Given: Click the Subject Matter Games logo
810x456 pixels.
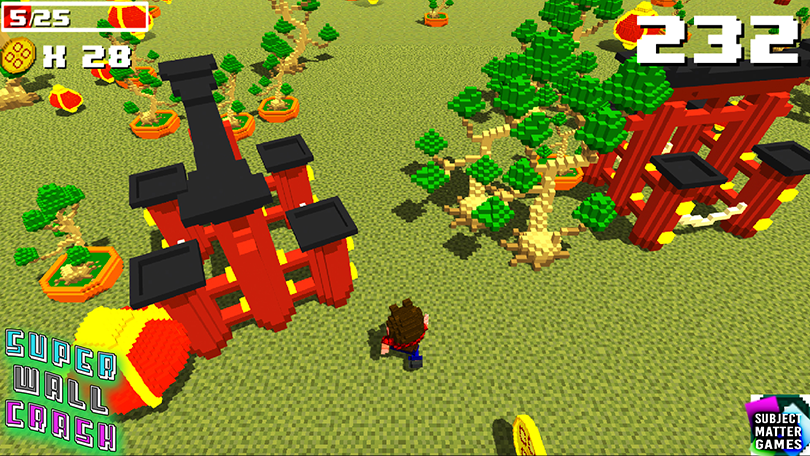Looking at the screenshot, I should tap(776, 425).
